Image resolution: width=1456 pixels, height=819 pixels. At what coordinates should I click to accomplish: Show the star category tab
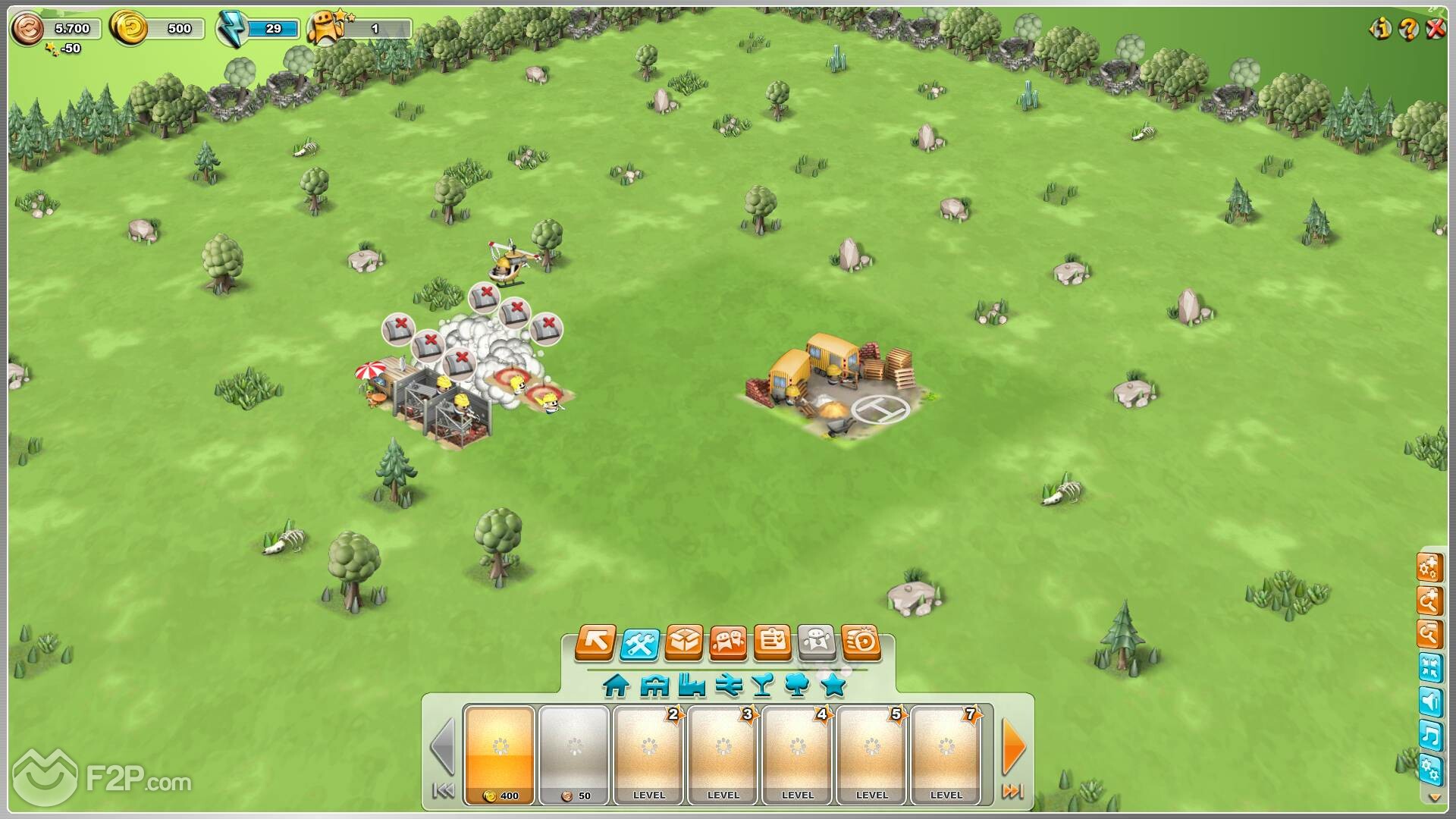833,686
